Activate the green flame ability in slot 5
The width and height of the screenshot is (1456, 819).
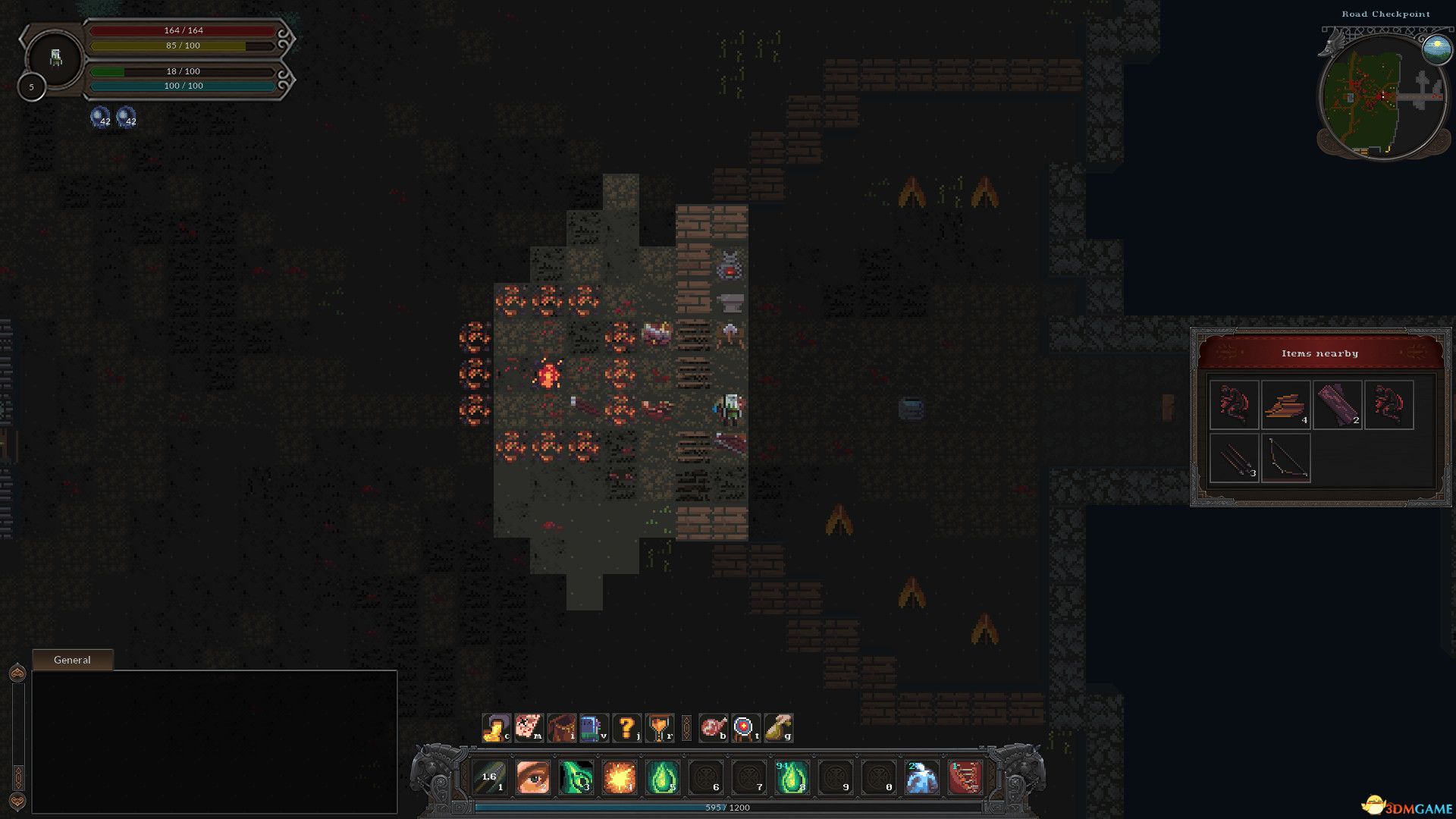tap(662, 777)
